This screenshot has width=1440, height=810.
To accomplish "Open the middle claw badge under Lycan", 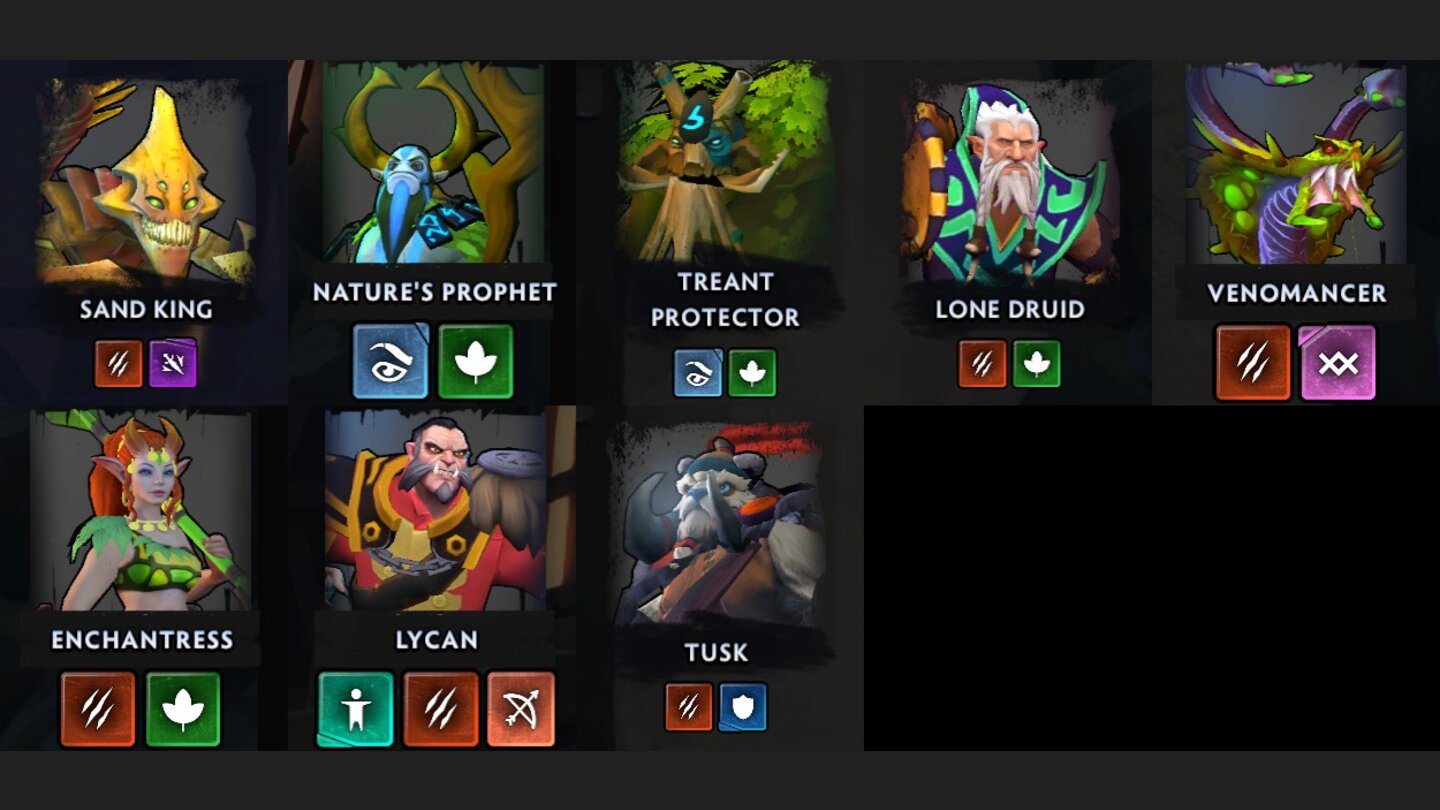I will [x=439, y=712].
